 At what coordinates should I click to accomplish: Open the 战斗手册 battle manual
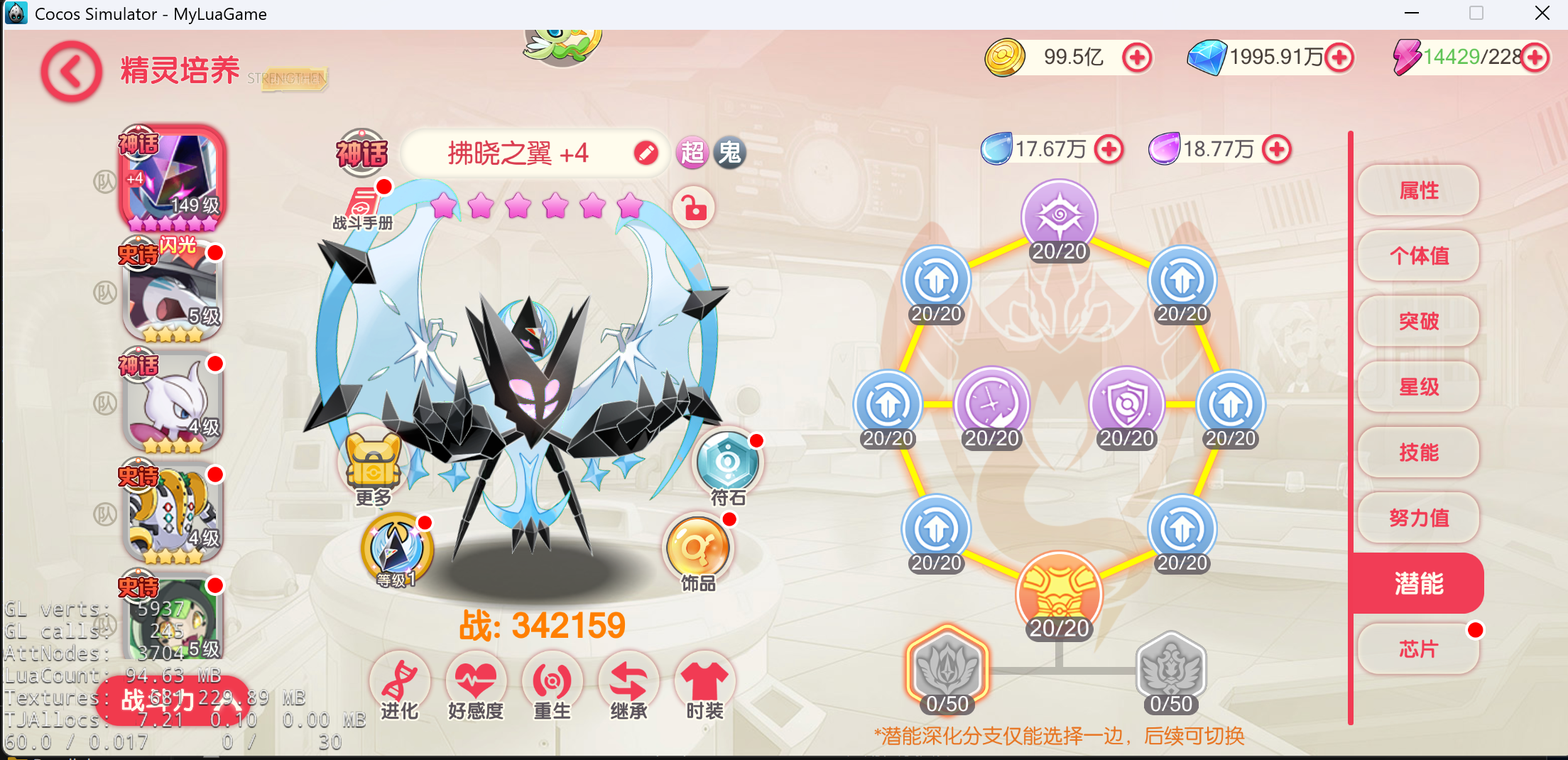[x=362, y=202]
